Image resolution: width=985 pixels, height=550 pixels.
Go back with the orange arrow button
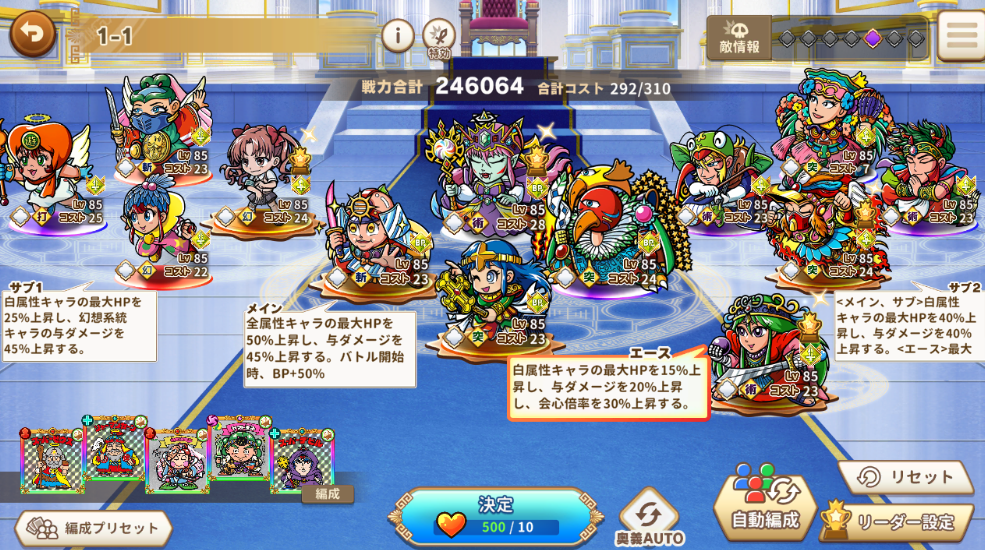point(32,34)
